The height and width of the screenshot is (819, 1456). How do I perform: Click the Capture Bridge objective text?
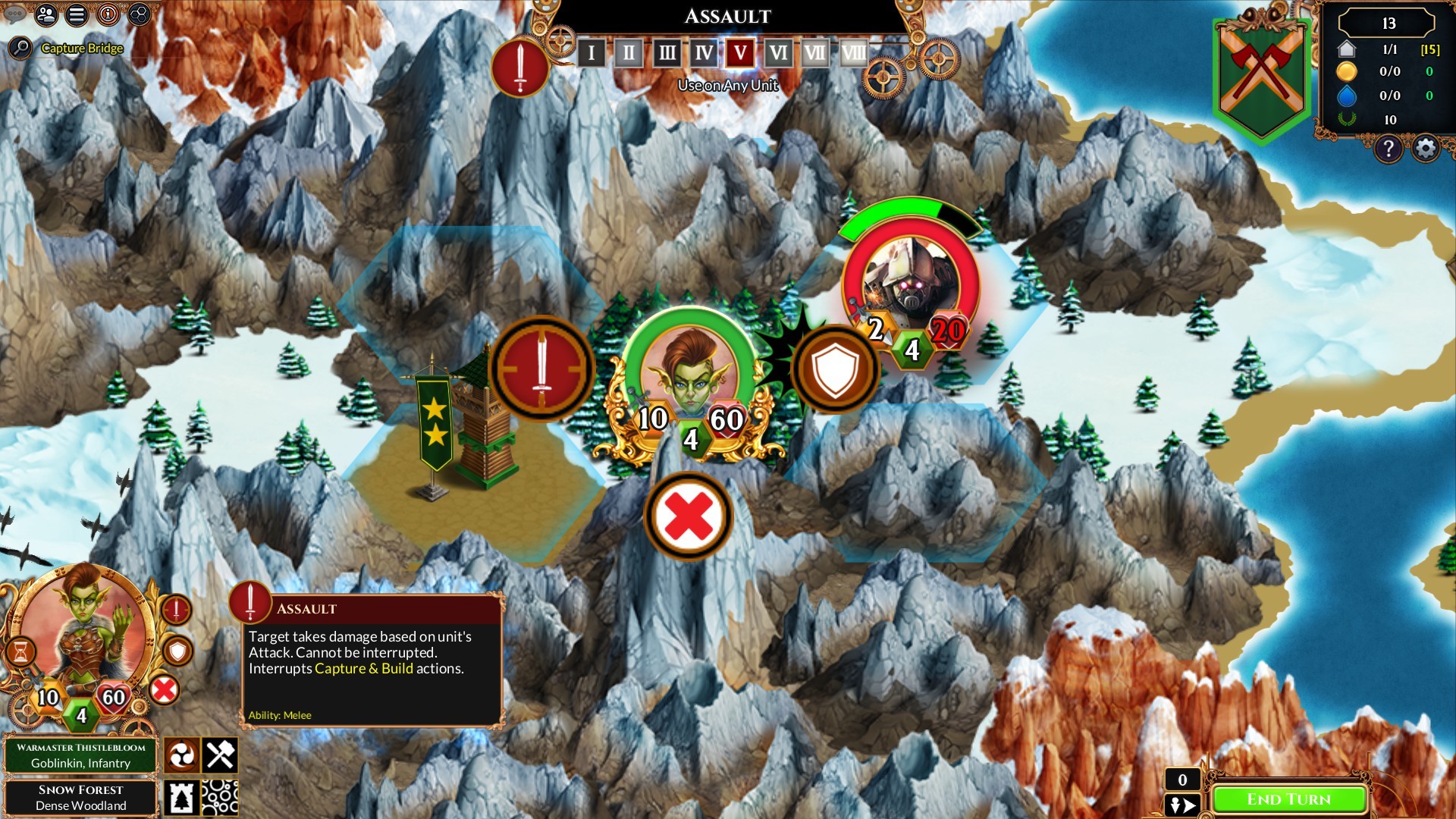tap(83, 48)
